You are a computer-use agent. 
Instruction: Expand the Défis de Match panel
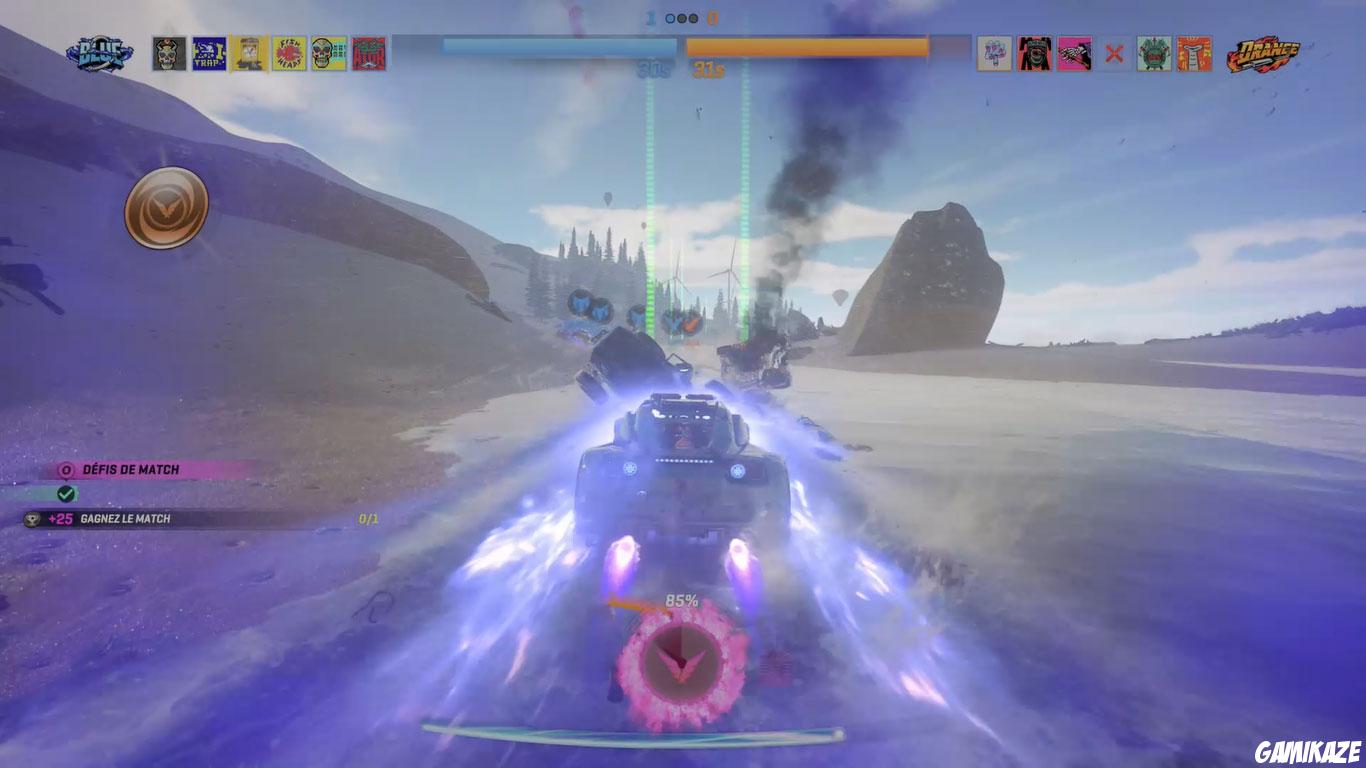(x=130, y=467)
